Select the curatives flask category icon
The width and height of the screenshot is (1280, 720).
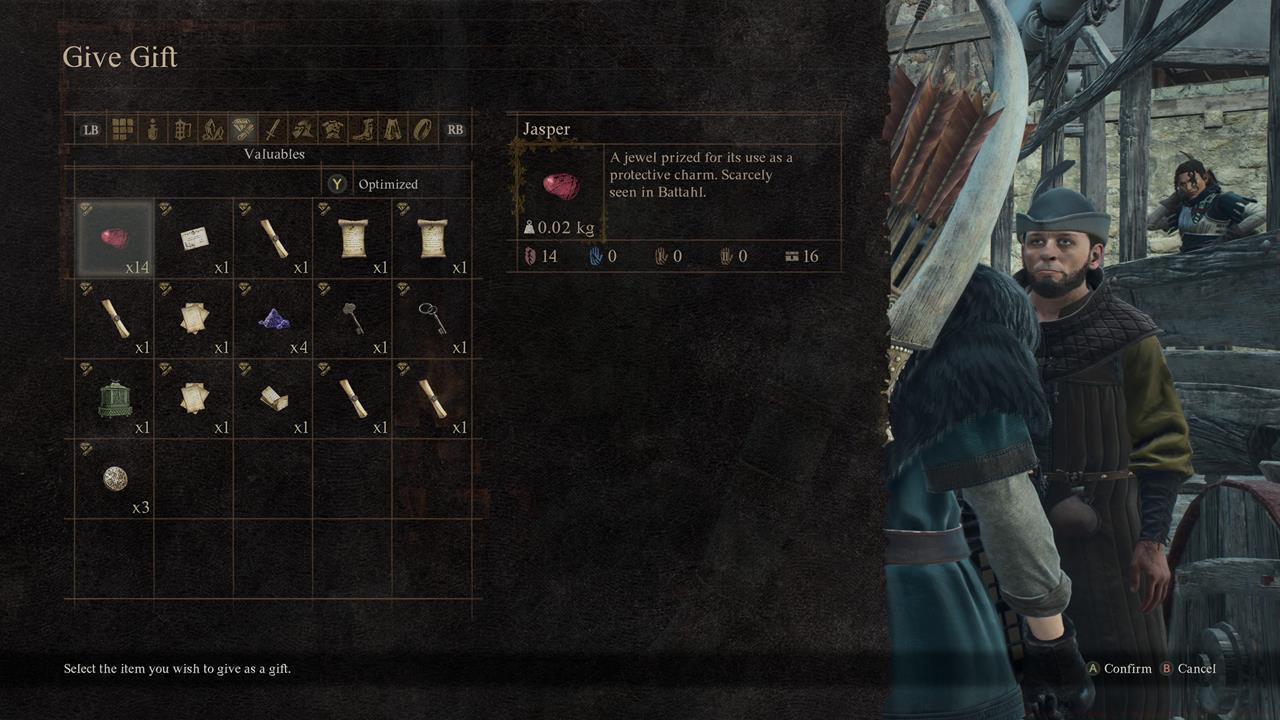pyautogui.click(x=152, y=129)
